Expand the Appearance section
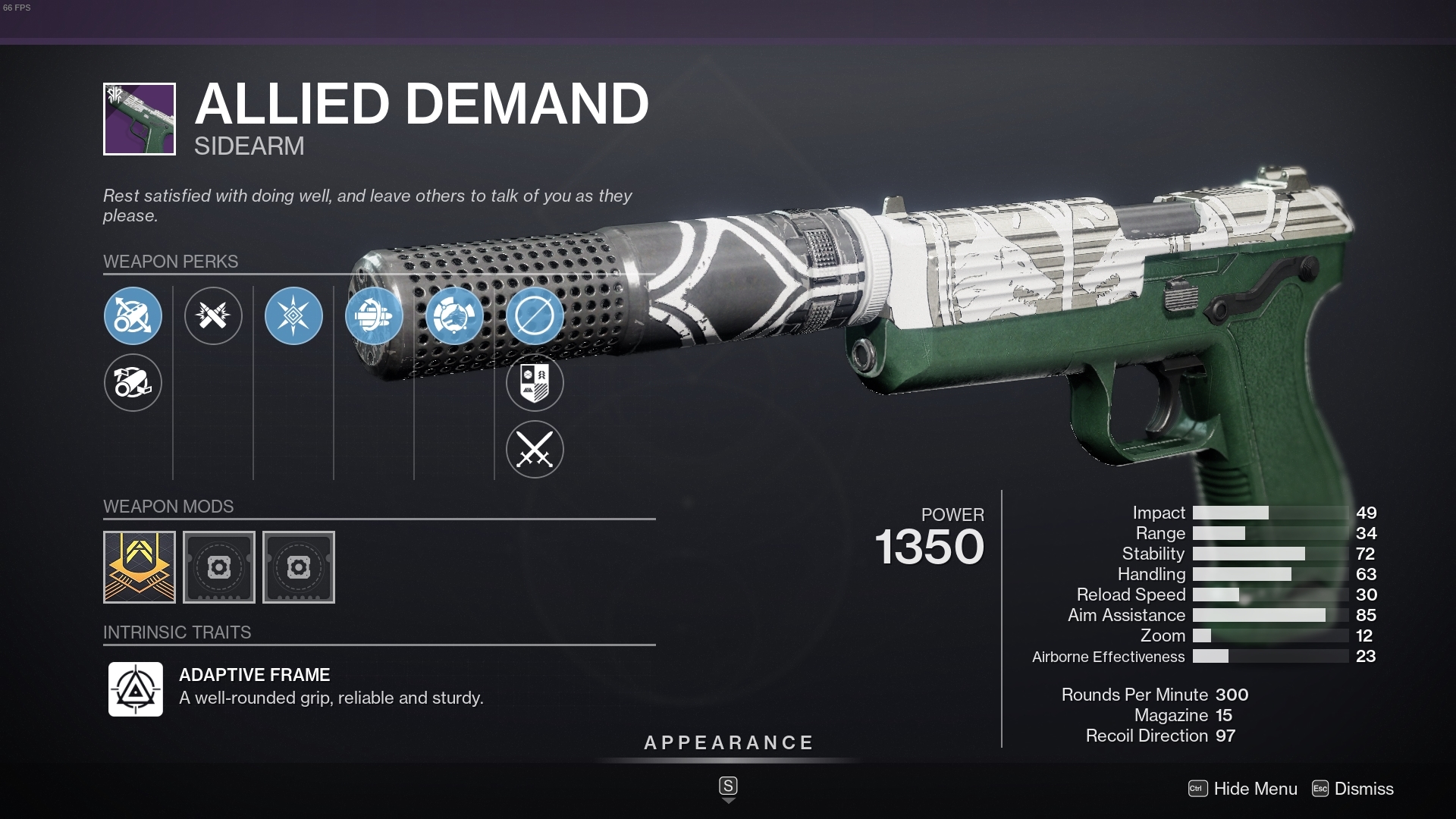 [728, 743]
